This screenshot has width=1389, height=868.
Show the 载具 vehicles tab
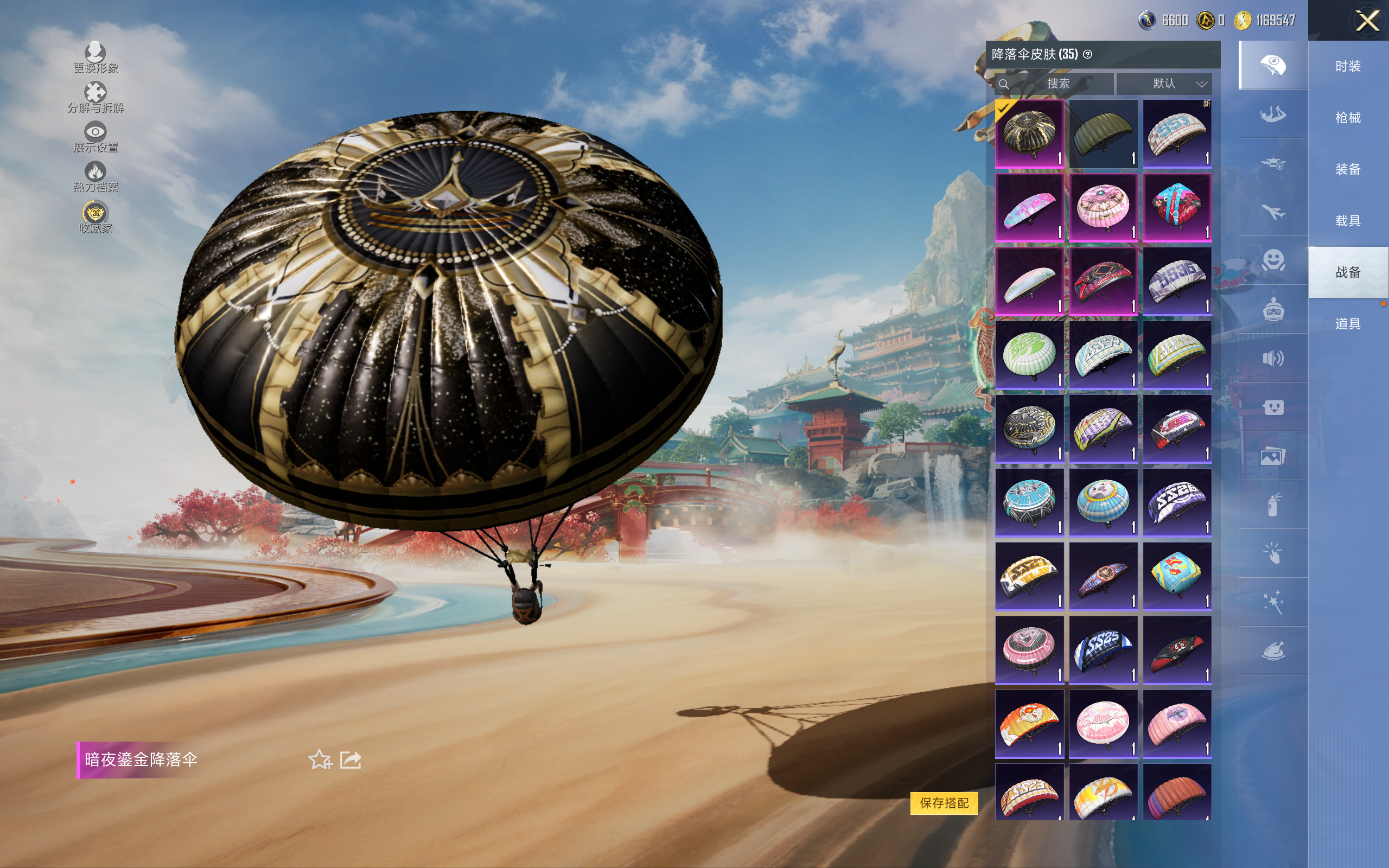1347,221
